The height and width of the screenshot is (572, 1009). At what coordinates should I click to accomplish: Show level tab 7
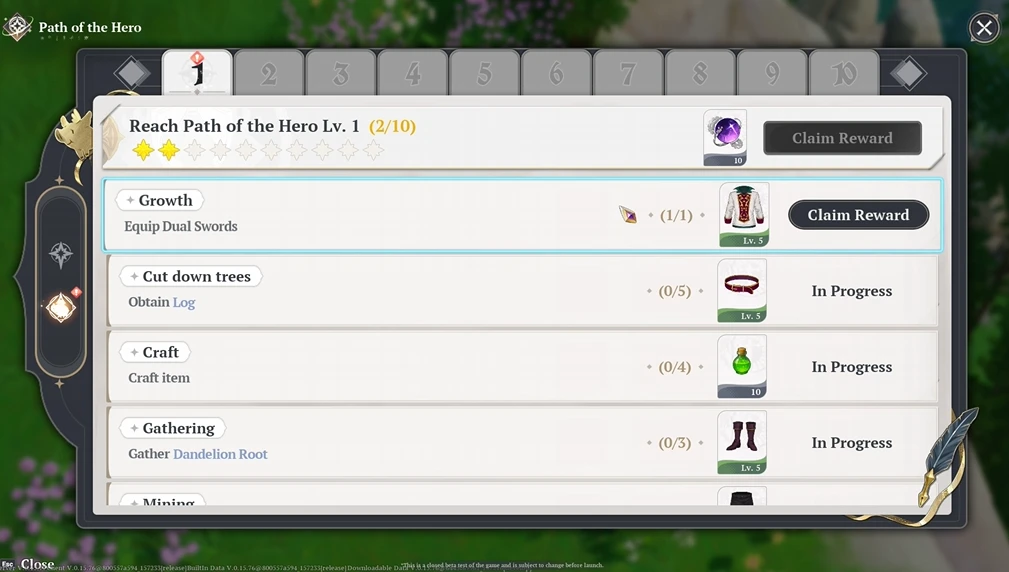click(x=628, y=73)
